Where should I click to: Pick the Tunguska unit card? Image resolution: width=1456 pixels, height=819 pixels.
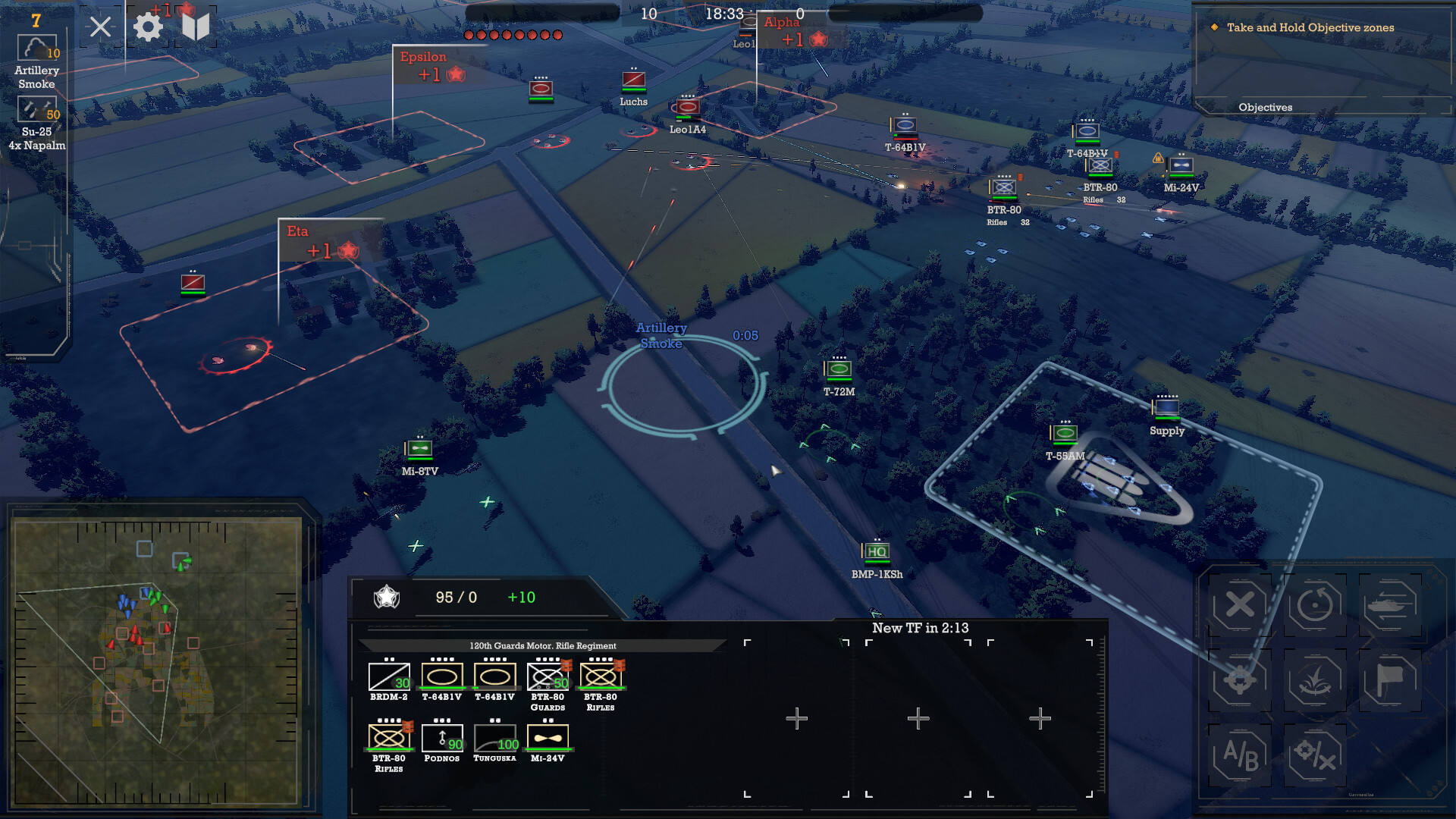[495, 738]
